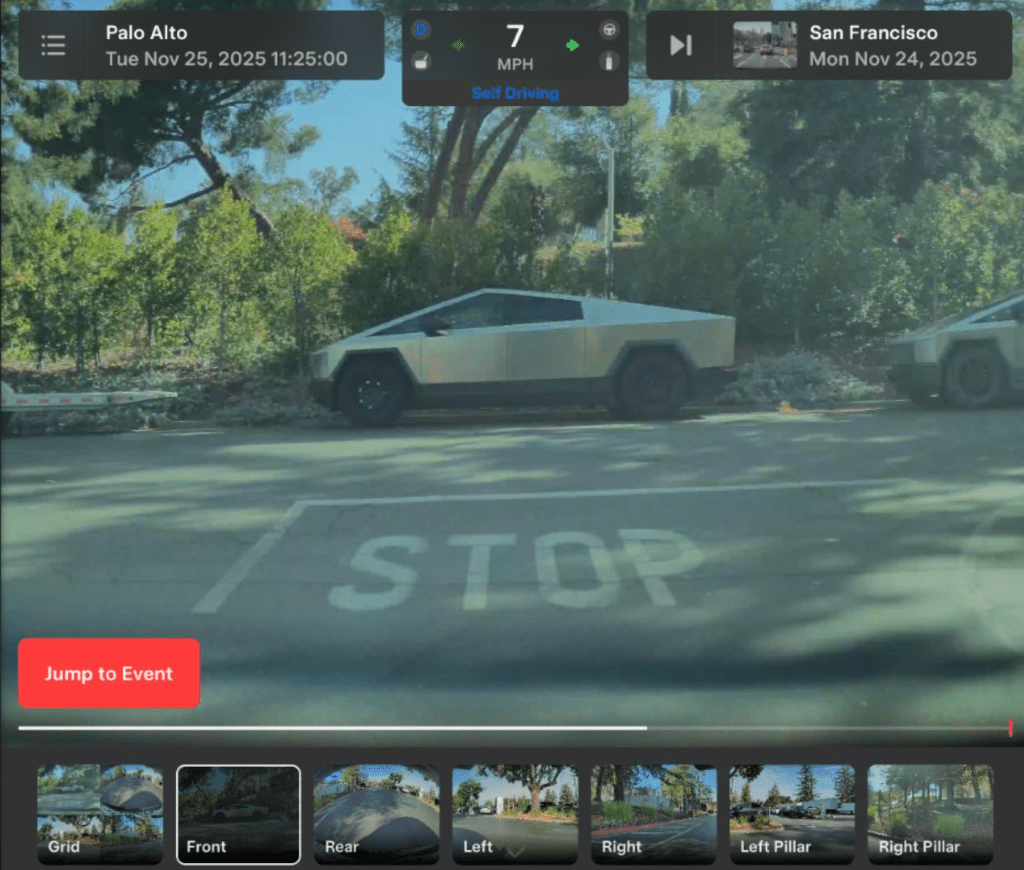Screen dimensions: 1024x870
Task: View the Left Pillar camera
Action: (792, 814)
